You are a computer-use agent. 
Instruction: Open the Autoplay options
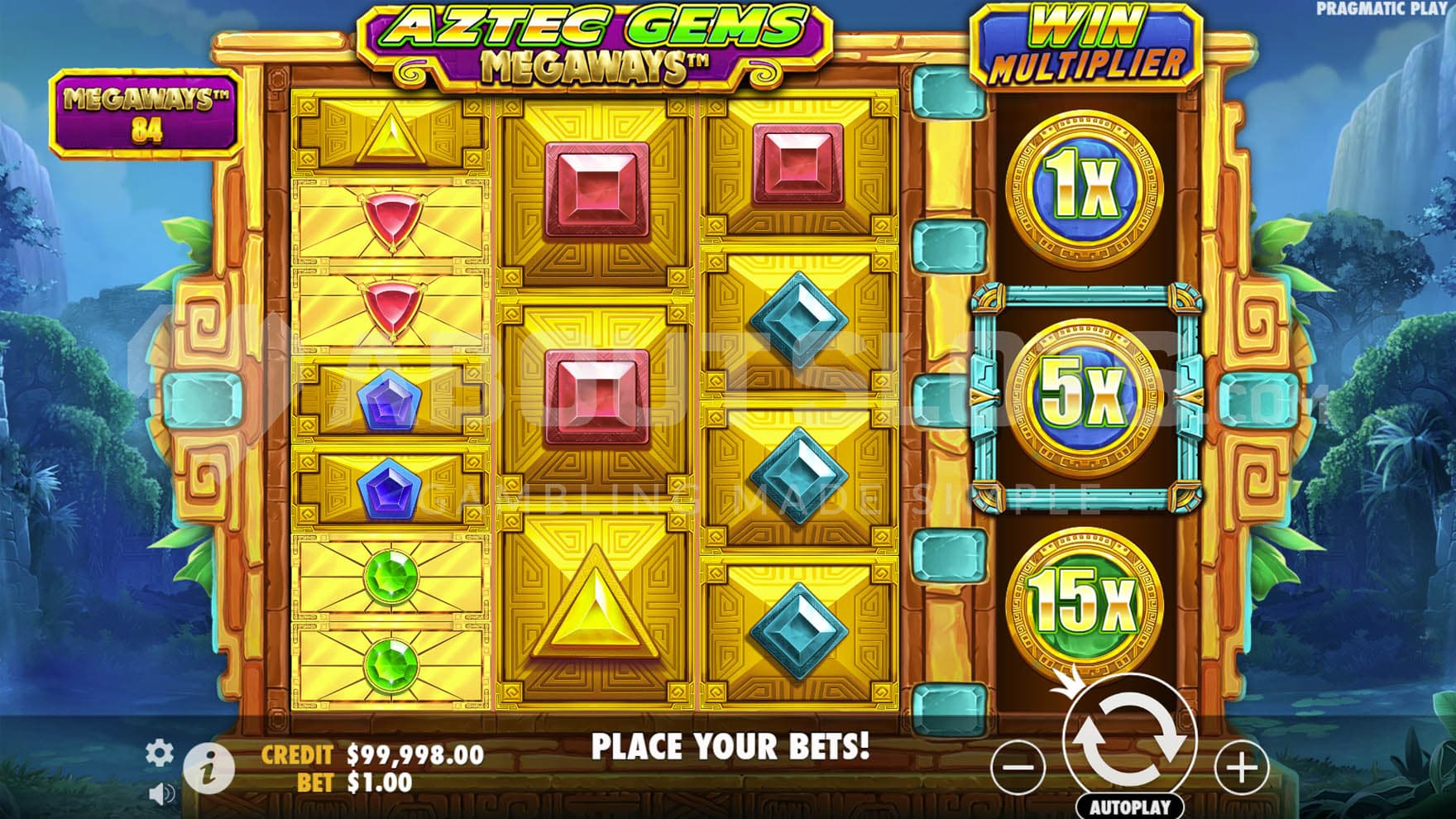click(x=1129, y=807)
